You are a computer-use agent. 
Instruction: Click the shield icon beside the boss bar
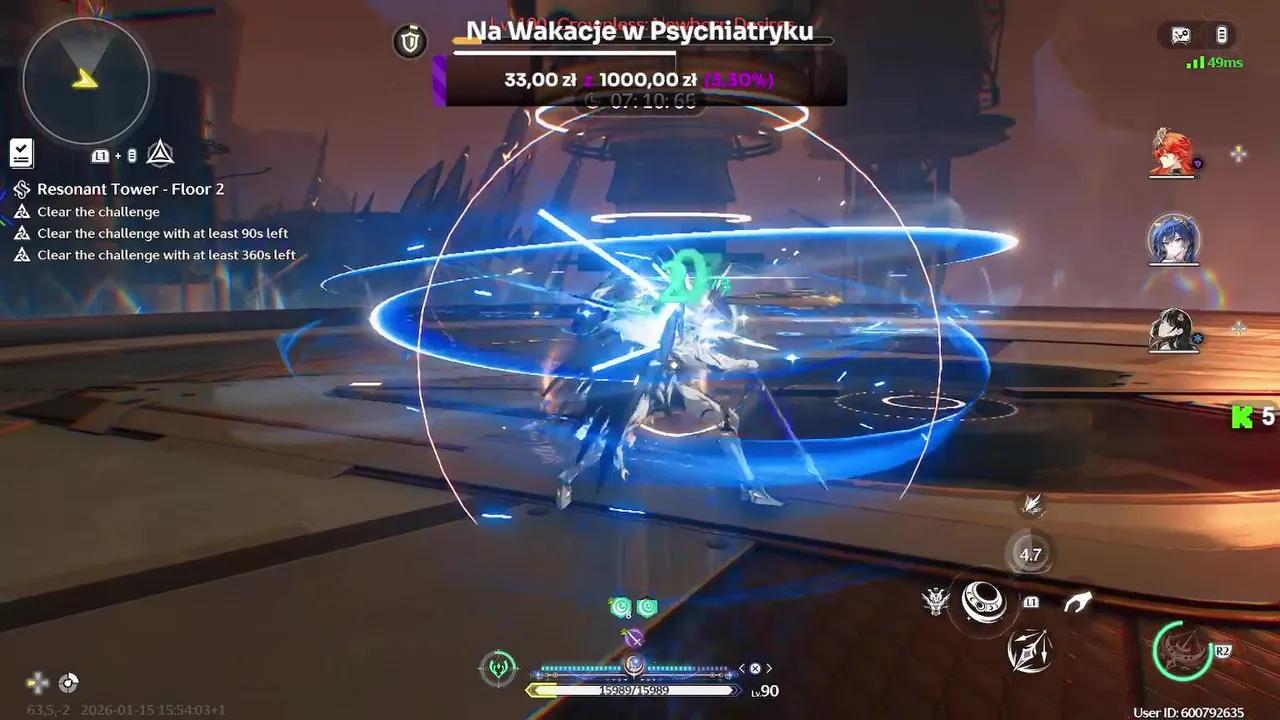pos(410,41)
